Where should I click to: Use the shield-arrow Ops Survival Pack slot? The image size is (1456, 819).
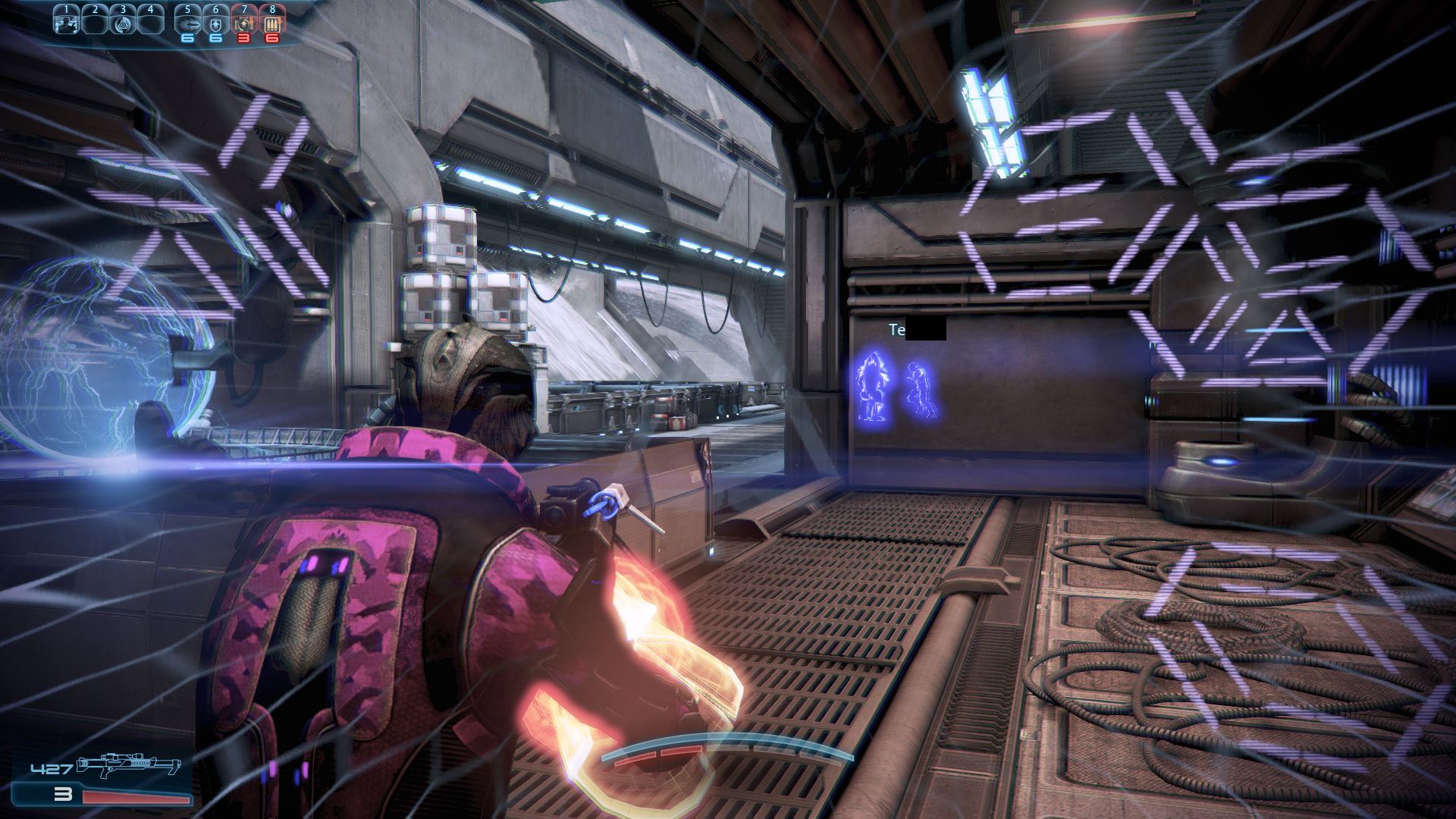tap(215, 23)
